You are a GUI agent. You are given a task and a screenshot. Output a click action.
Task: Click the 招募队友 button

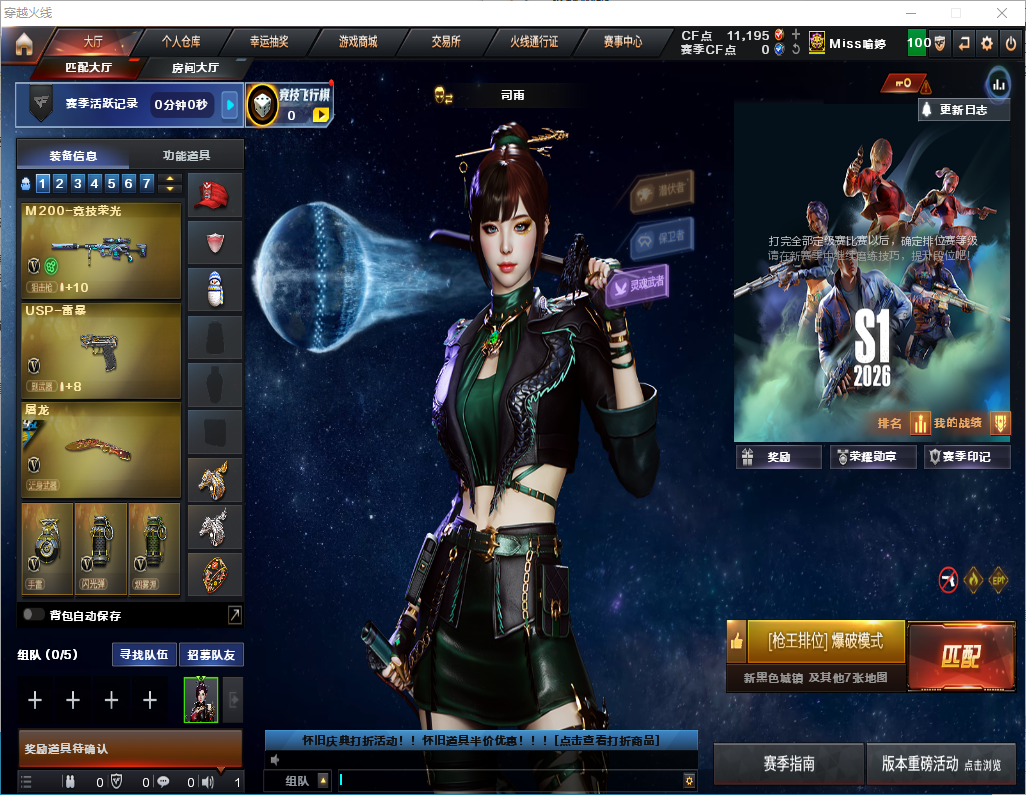(x=211, y=655)
